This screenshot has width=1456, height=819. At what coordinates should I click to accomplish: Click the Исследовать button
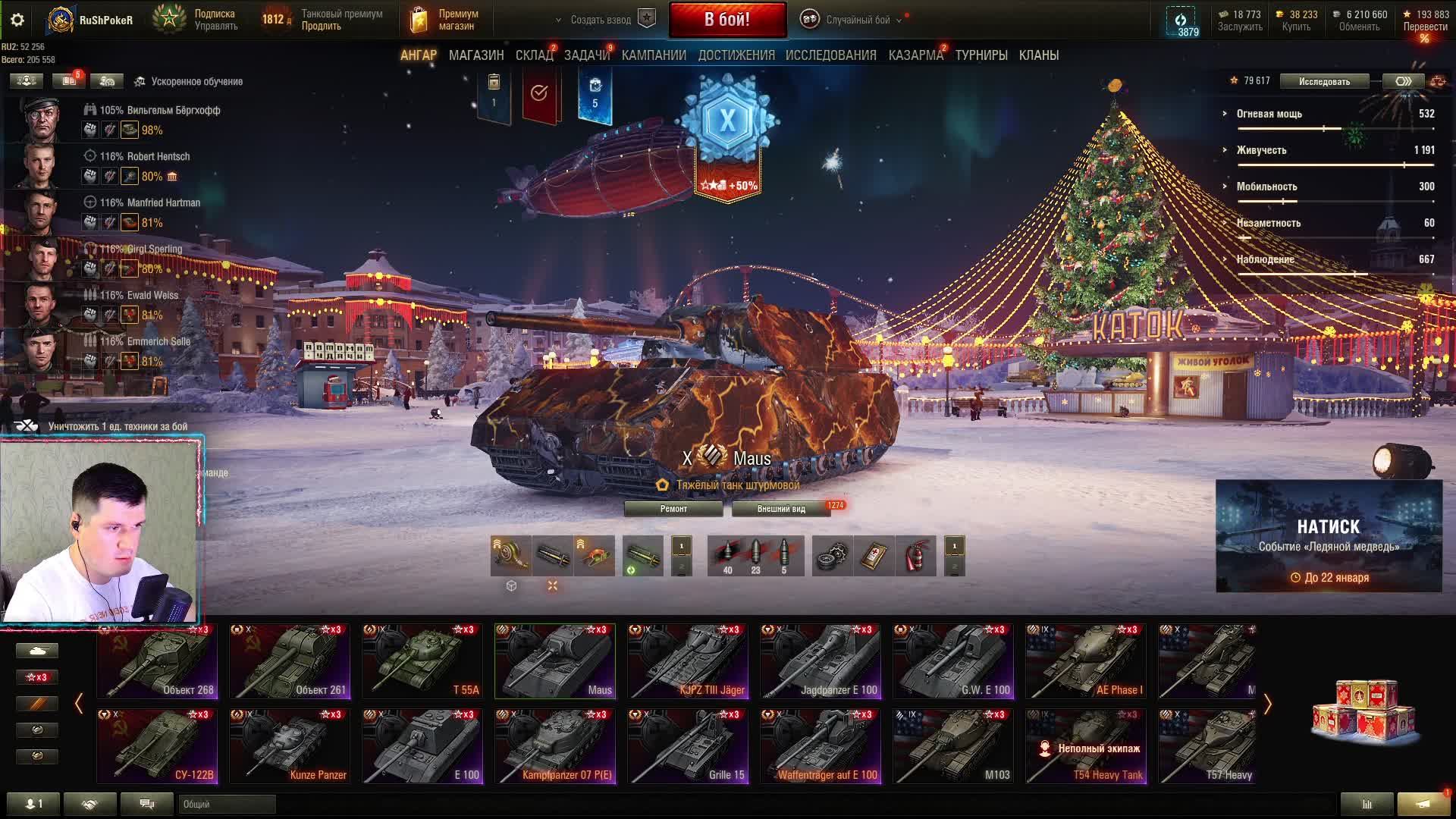[1324, 81]
